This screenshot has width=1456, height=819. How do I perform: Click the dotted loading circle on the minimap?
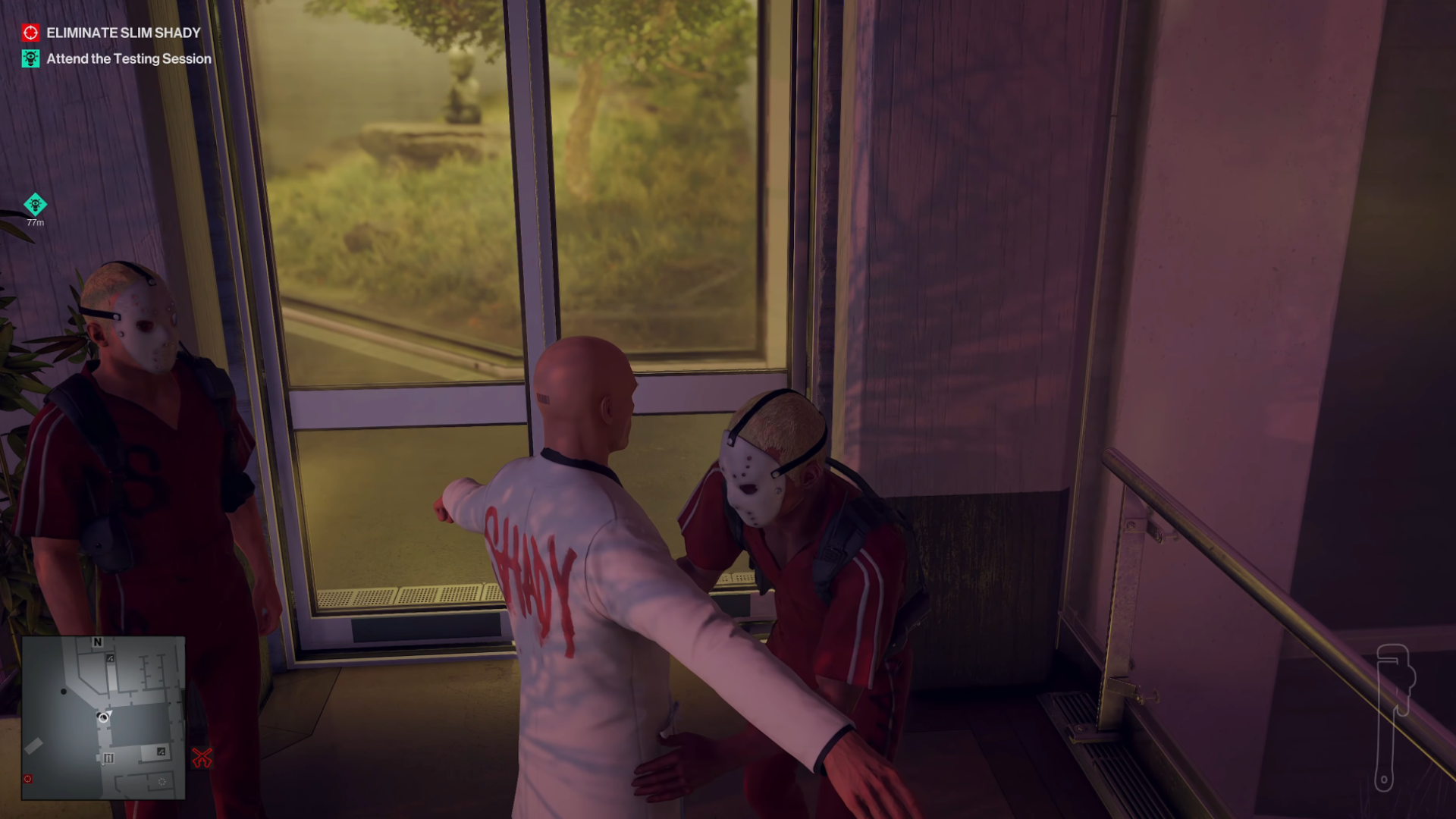click(x=162, y=782)
